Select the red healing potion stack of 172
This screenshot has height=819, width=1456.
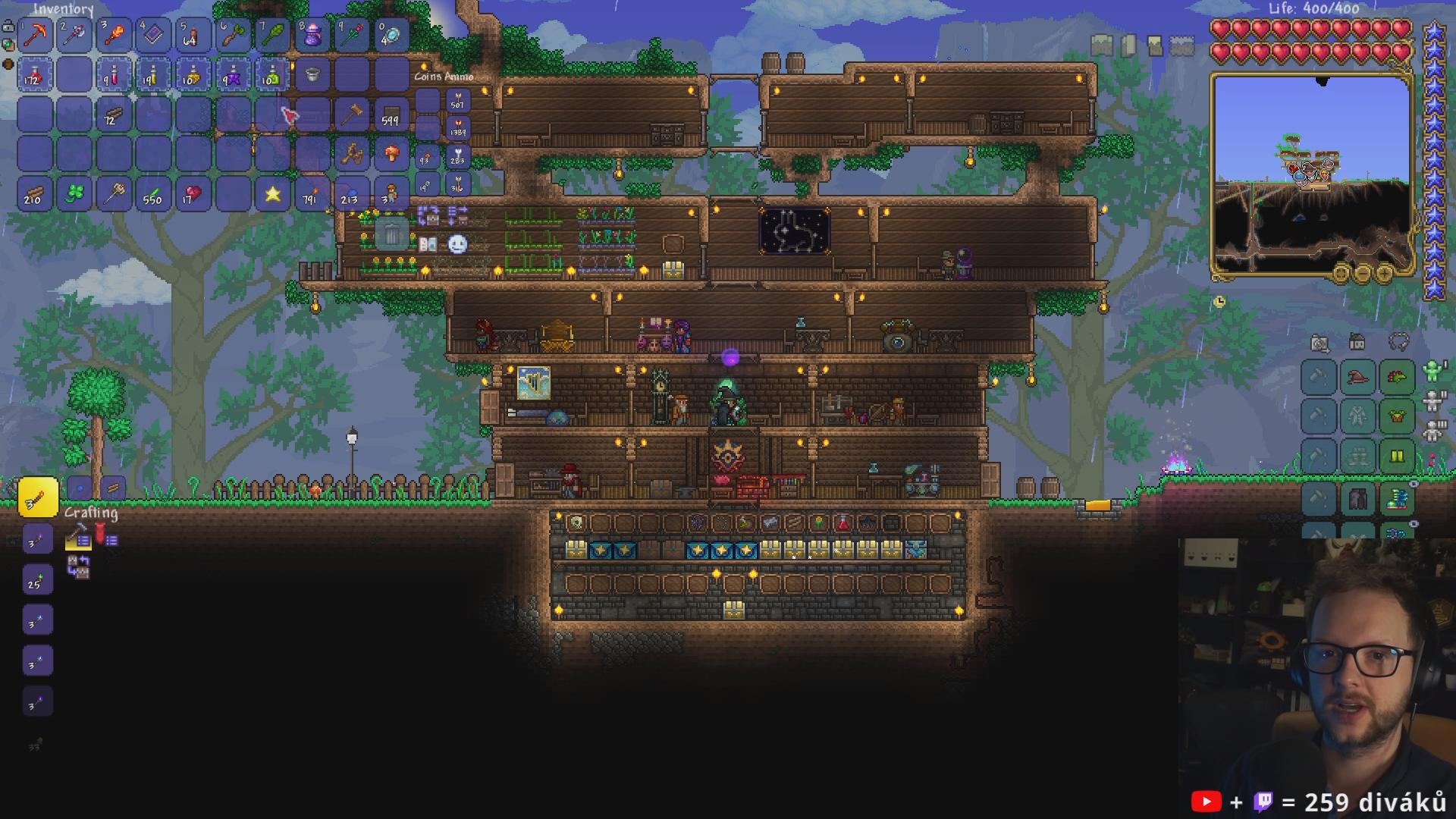(x=35, y=74)
